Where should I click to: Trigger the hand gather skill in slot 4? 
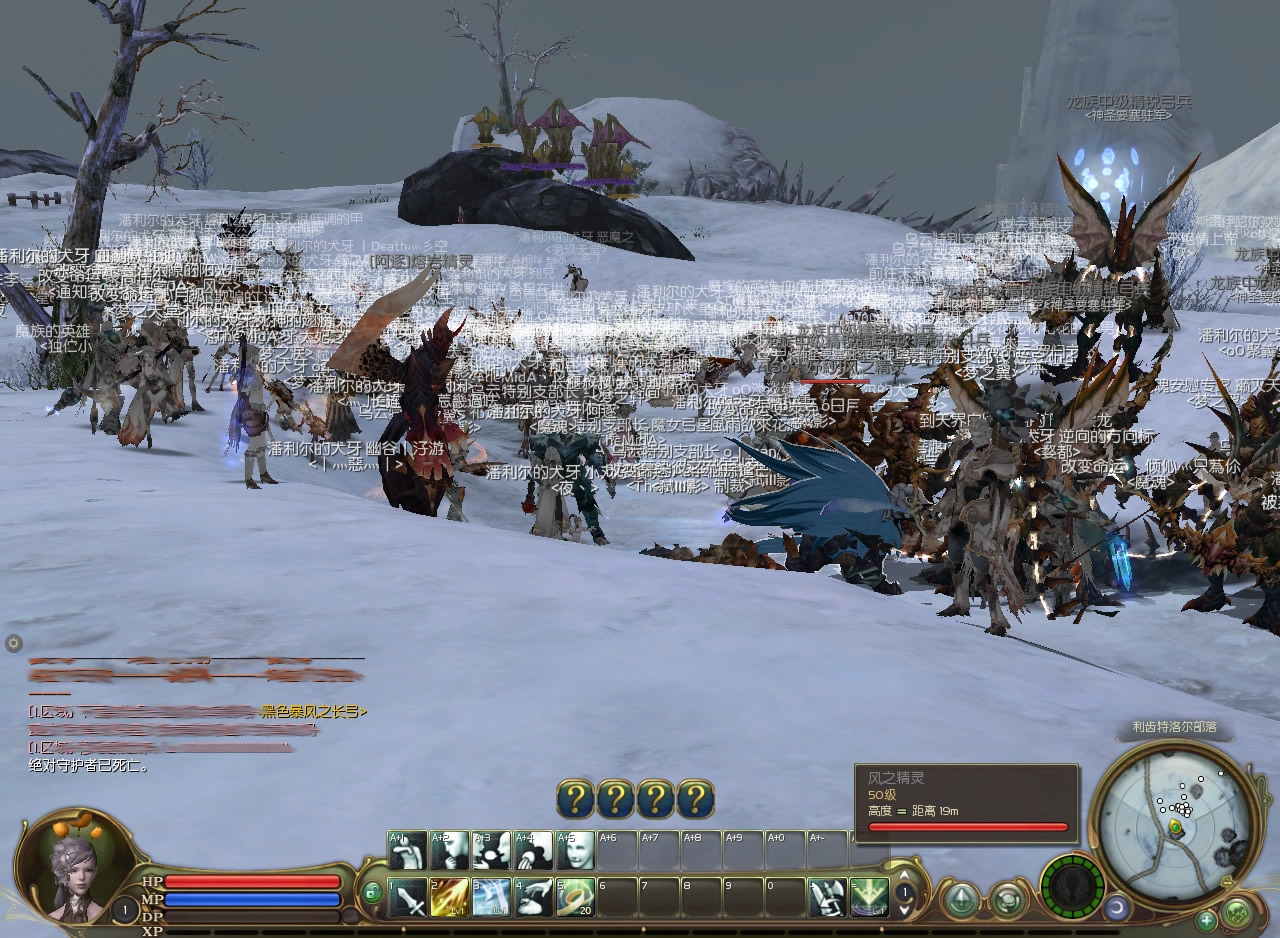(x=533, y=898)
